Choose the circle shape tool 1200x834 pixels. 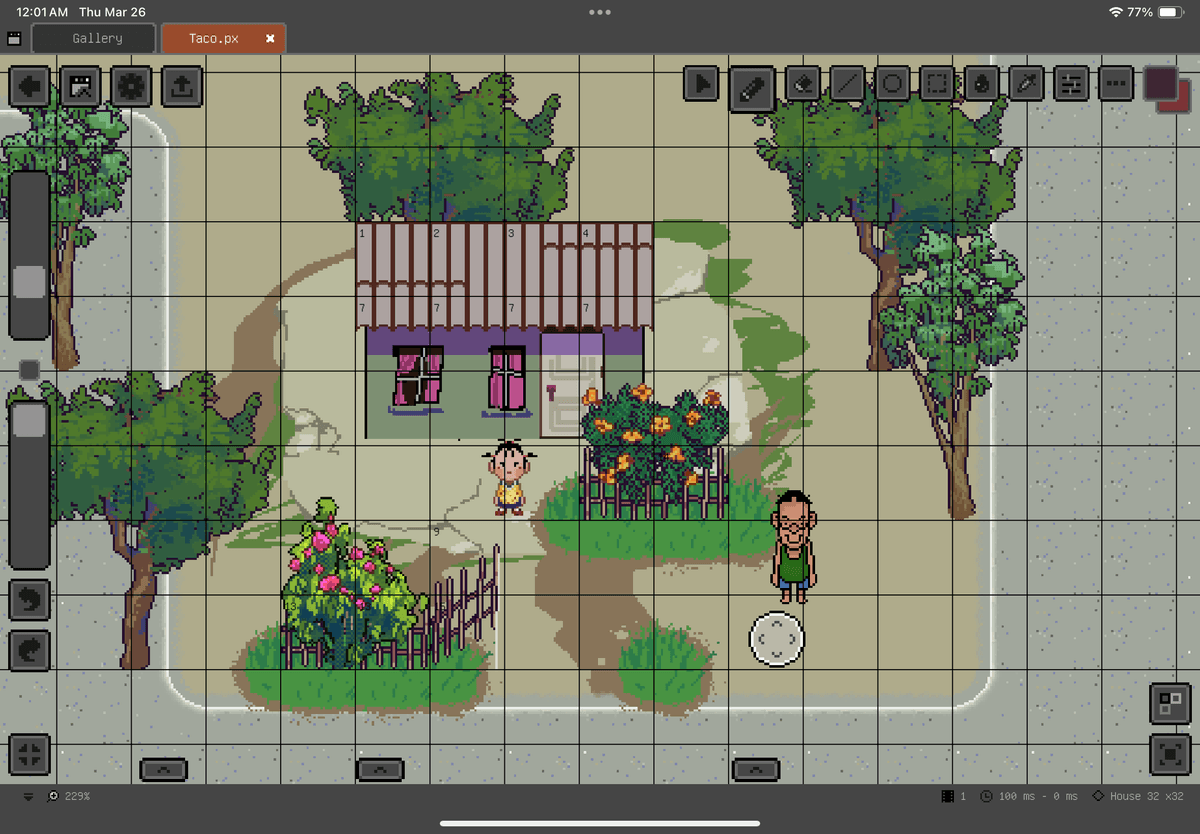point(893,85)
